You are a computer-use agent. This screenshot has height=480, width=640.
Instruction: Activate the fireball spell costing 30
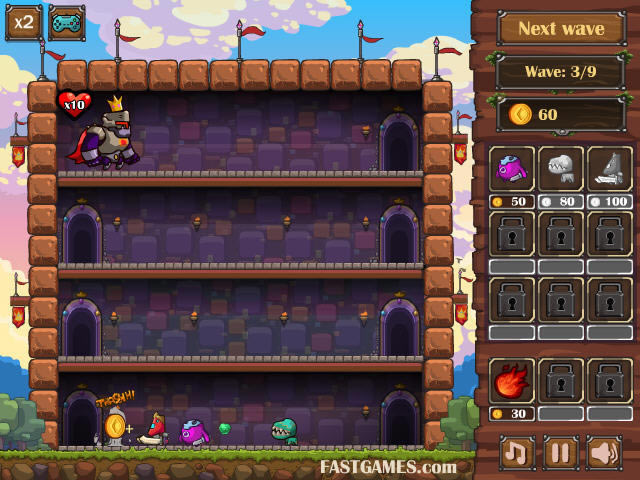[x=513, y=381]
